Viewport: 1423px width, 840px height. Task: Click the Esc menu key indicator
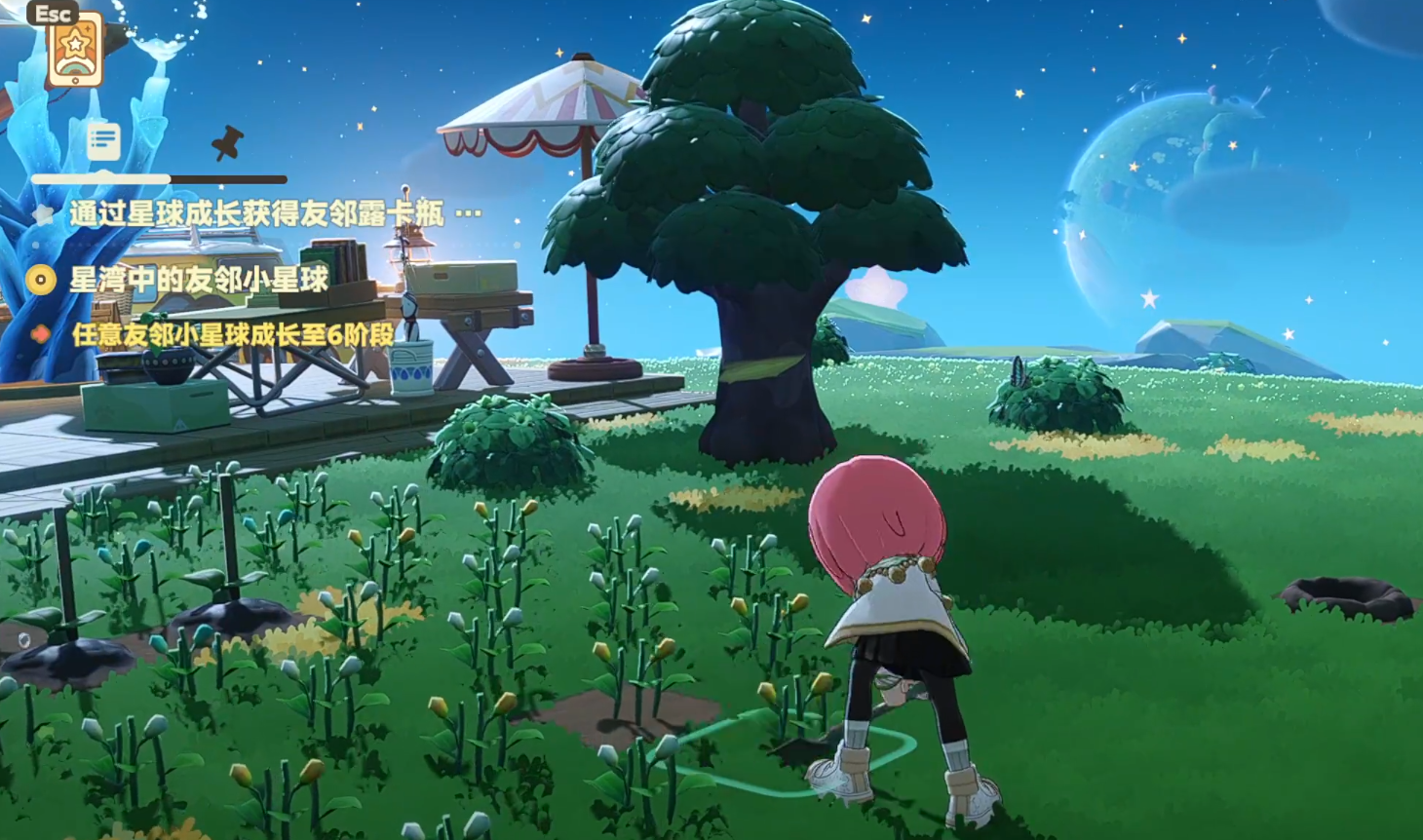point(52,15)
